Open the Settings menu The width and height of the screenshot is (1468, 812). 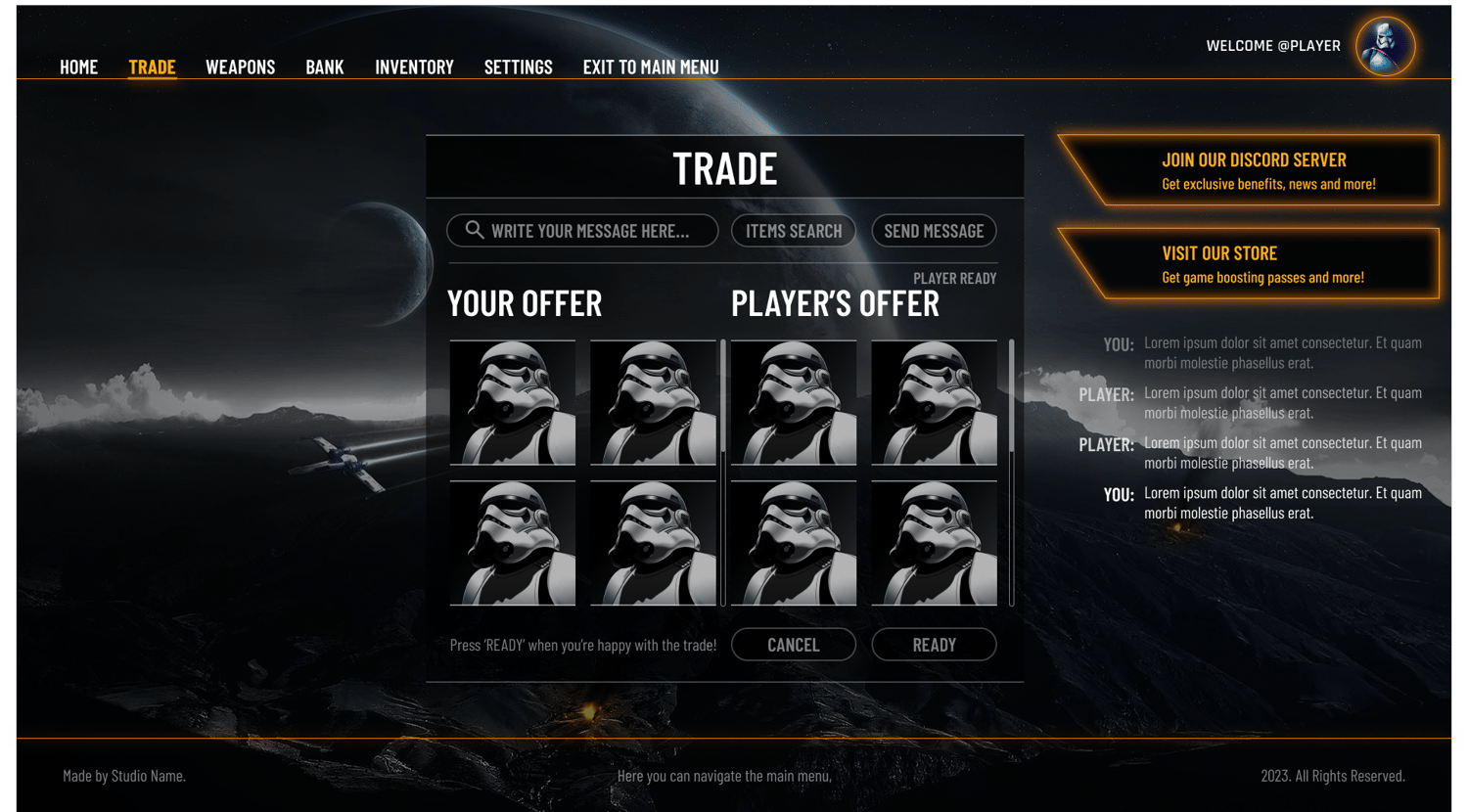518,68
